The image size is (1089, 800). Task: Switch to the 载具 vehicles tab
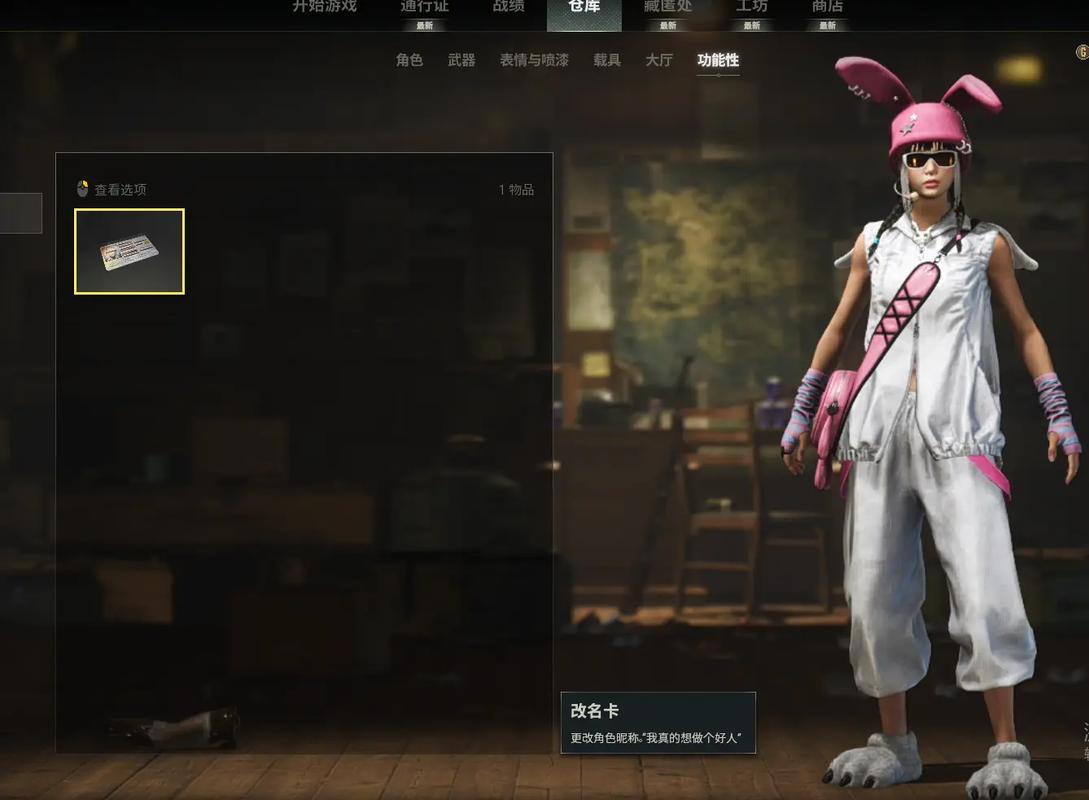[607, 60]
